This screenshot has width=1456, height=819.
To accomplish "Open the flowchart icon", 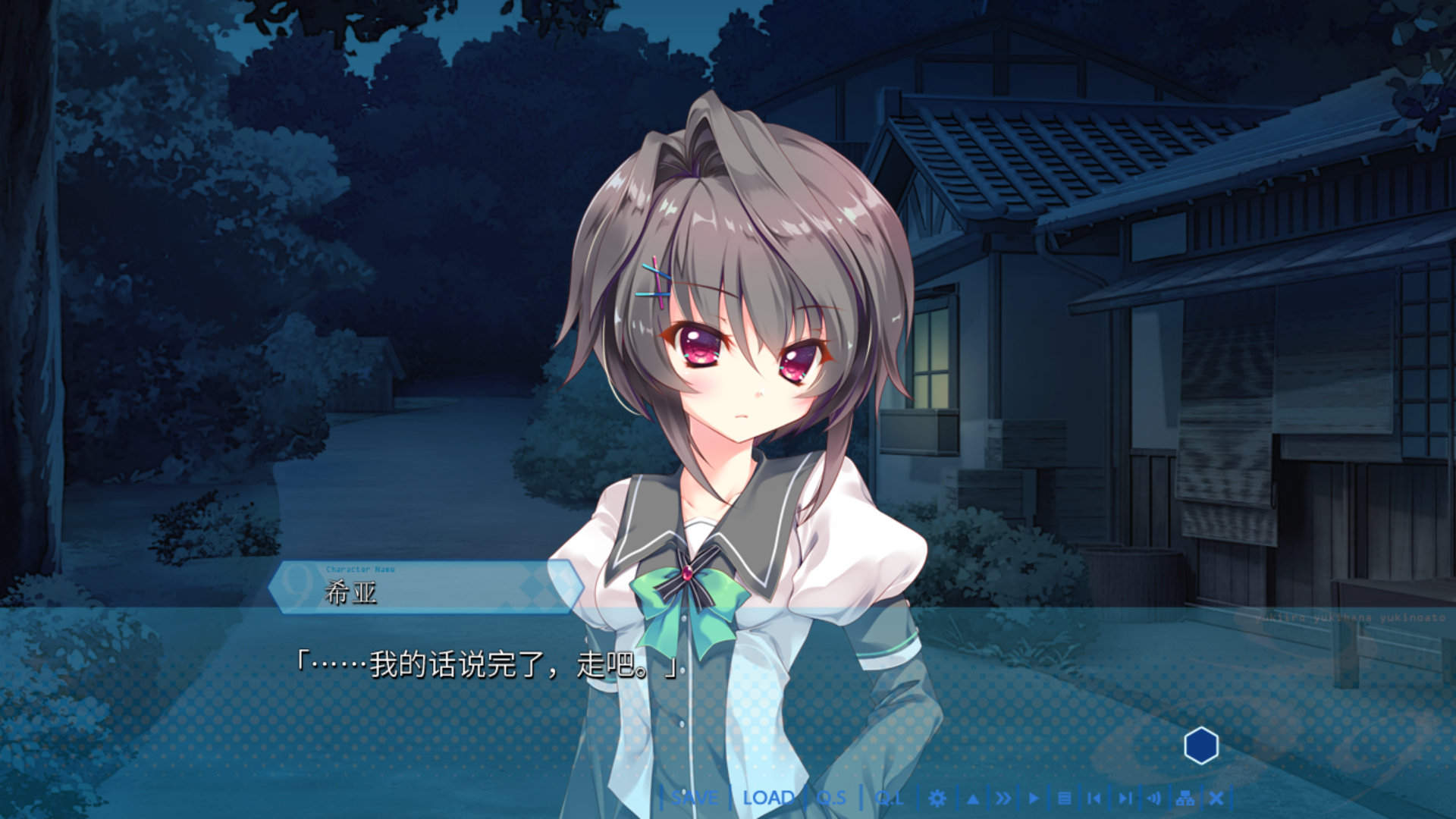I will click(1185, 798).
